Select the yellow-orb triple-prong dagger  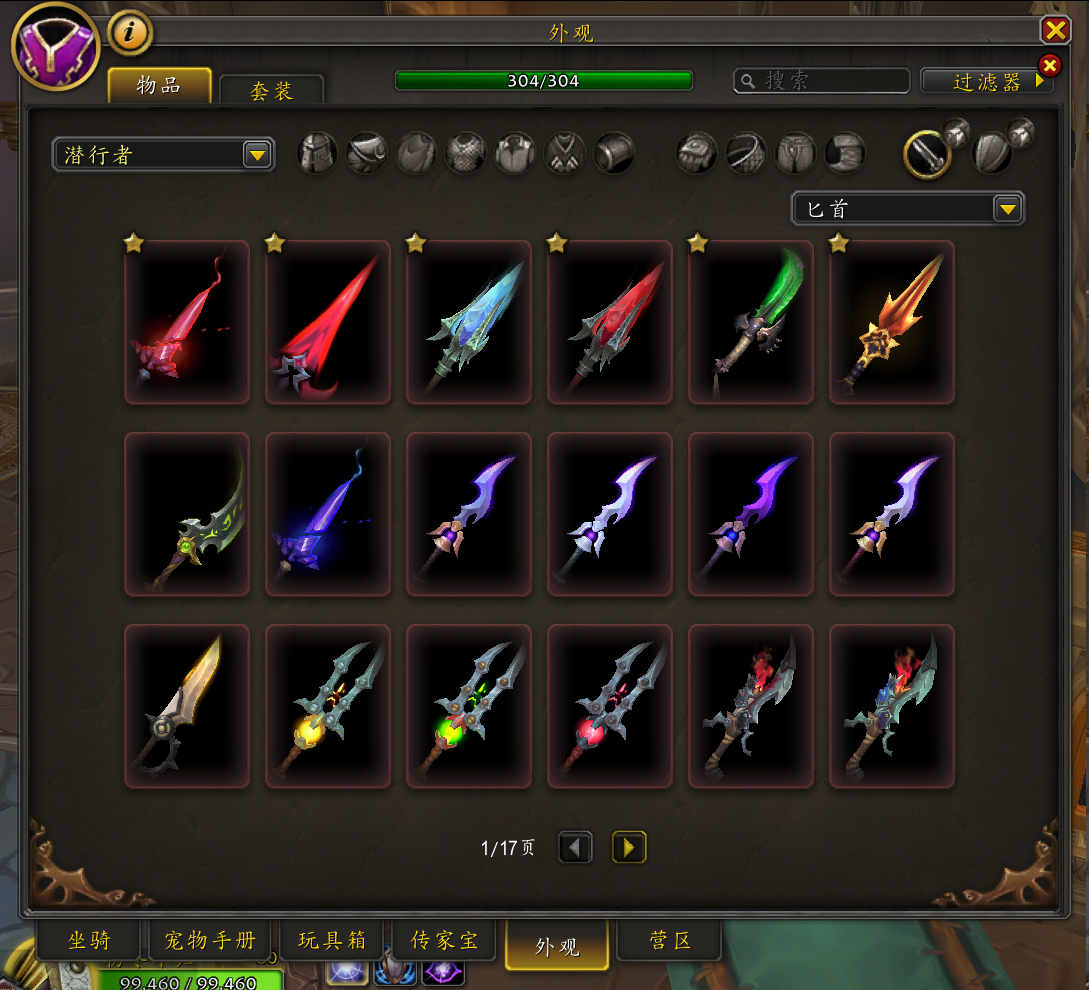click(x=328, y=706)
